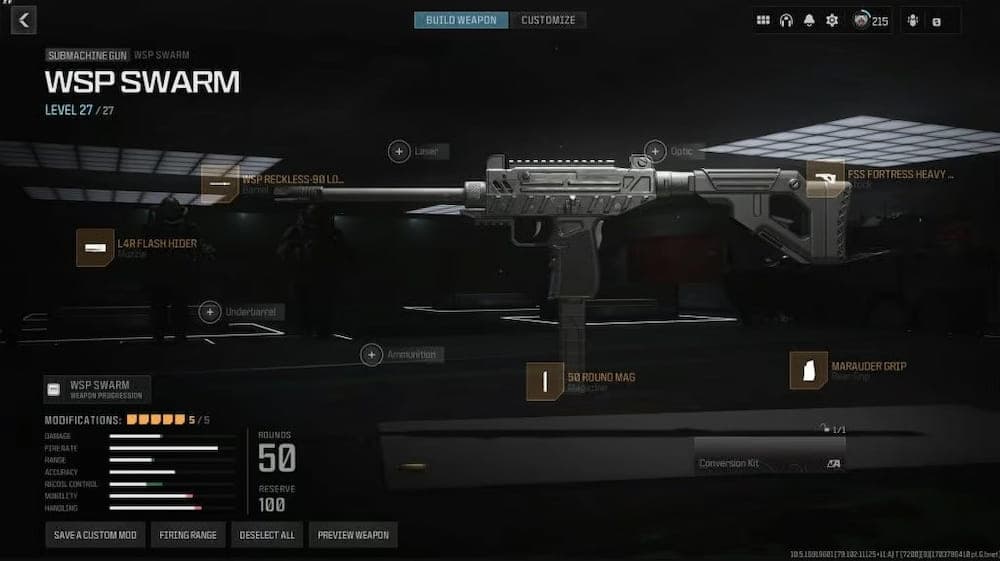The width and height of the screenshot is (1000, 561).
Task: Select the Marauder Grip rear grip slot
Action: 808,370
